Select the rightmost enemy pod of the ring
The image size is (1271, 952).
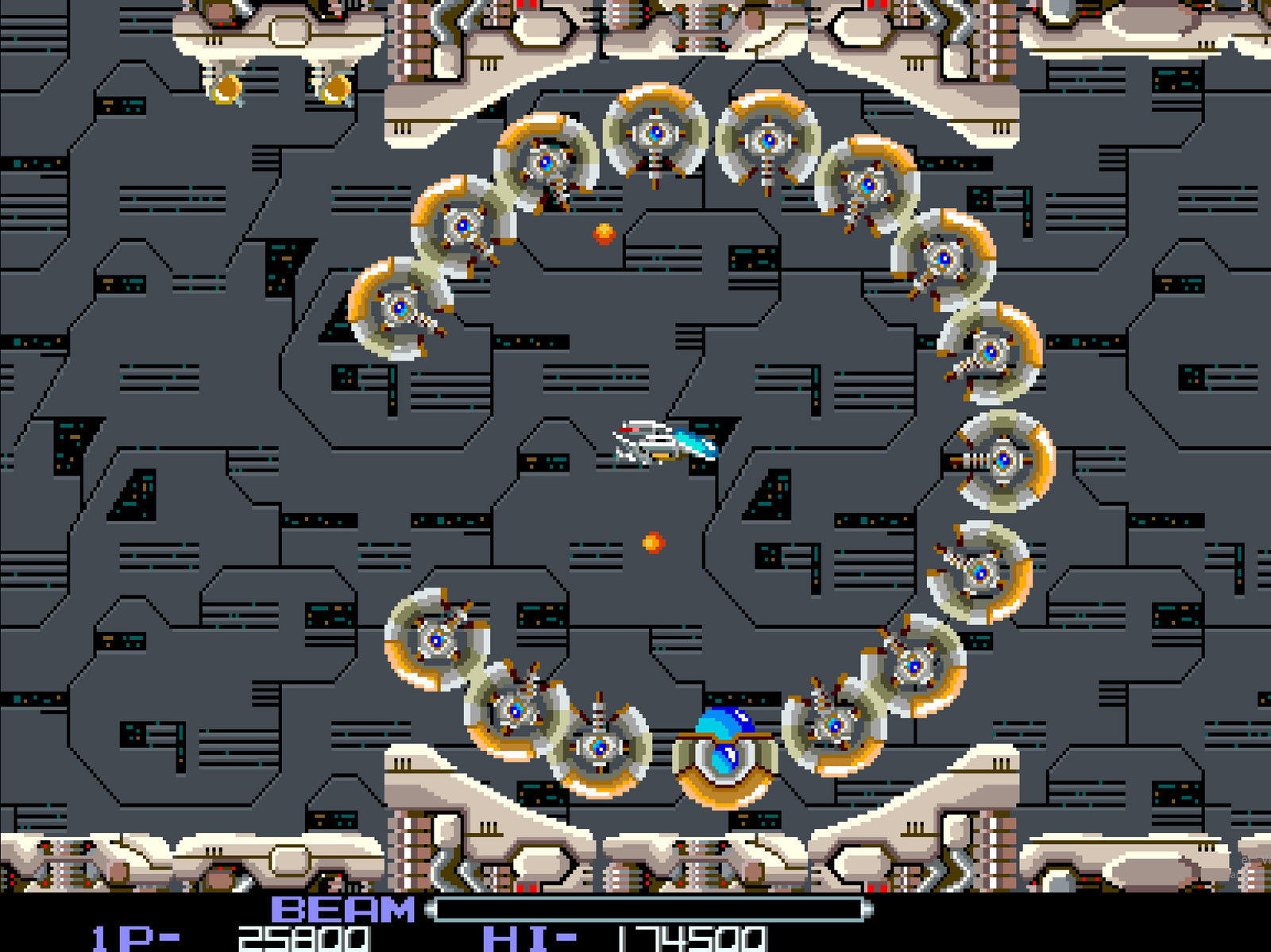(1001, 461)
